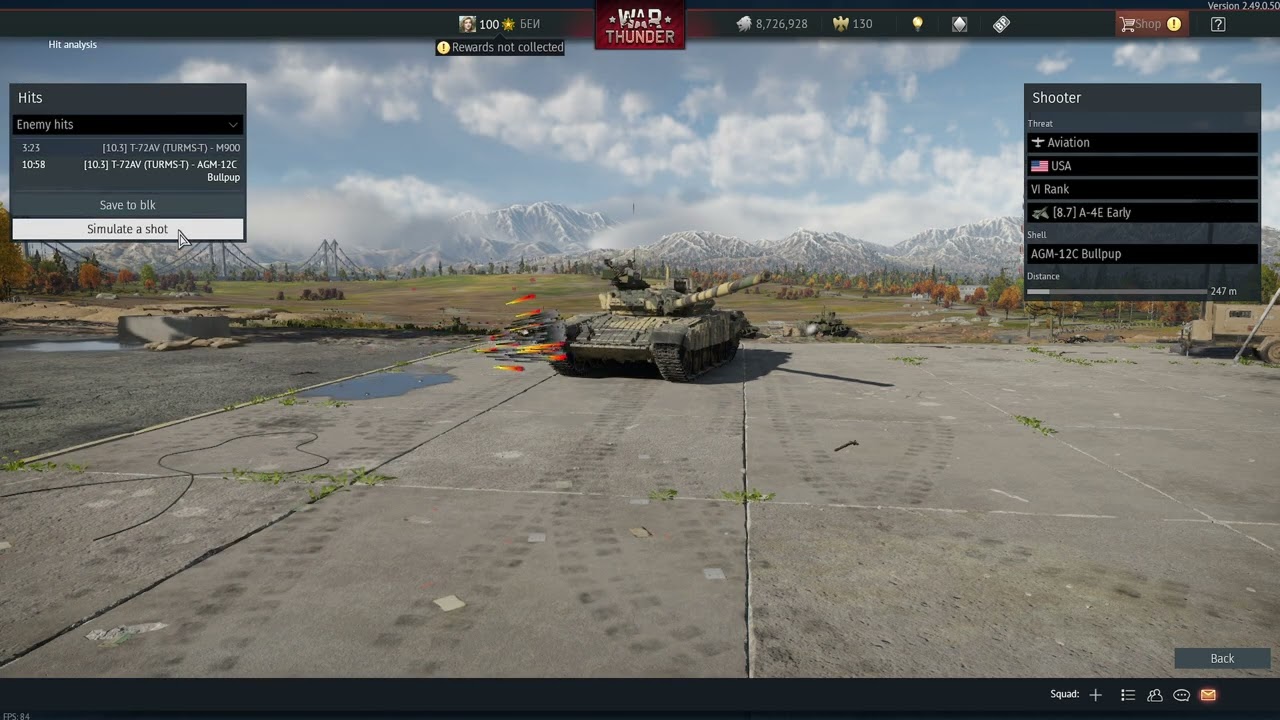Select the T-72AV M900 hit at 3:23
The height and width of the screenshot is (720, 1280).
click(130, 148)
